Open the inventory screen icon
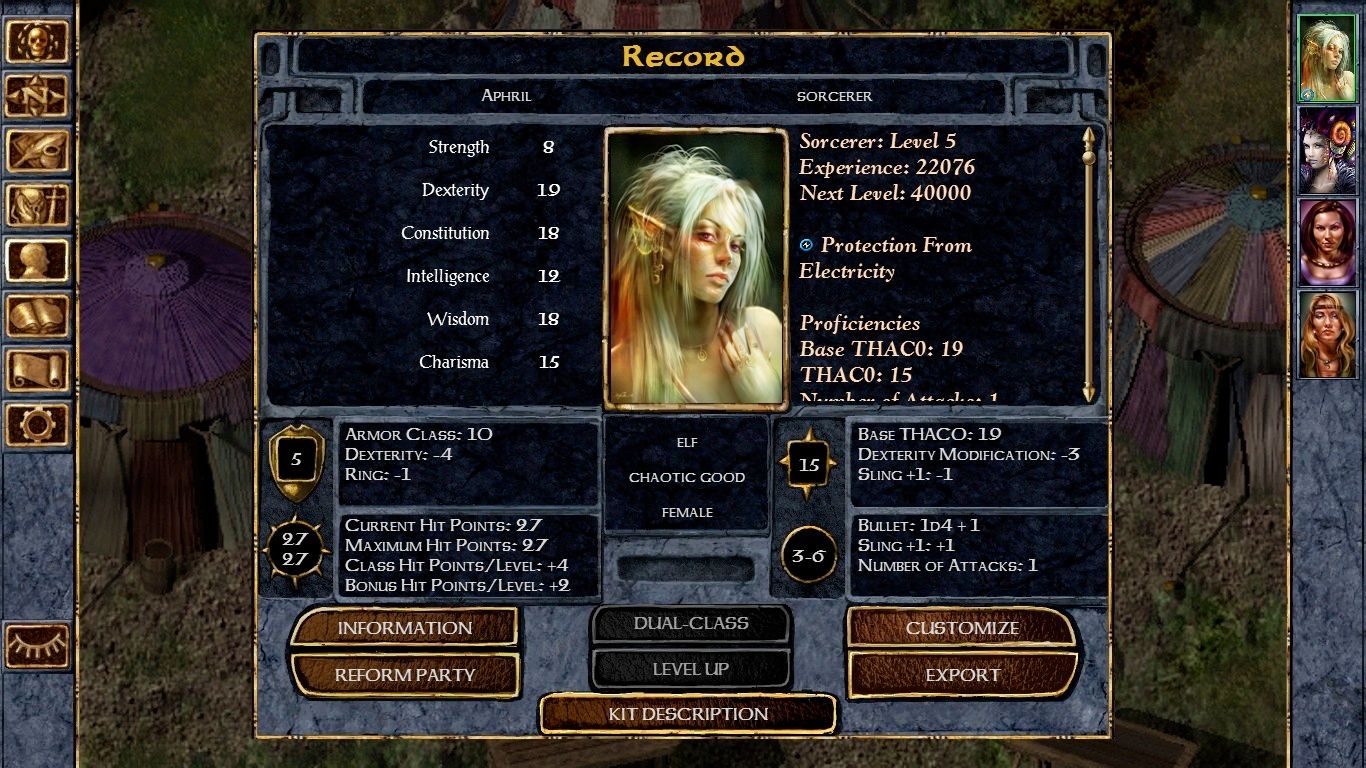 click(x=38, y=206)
